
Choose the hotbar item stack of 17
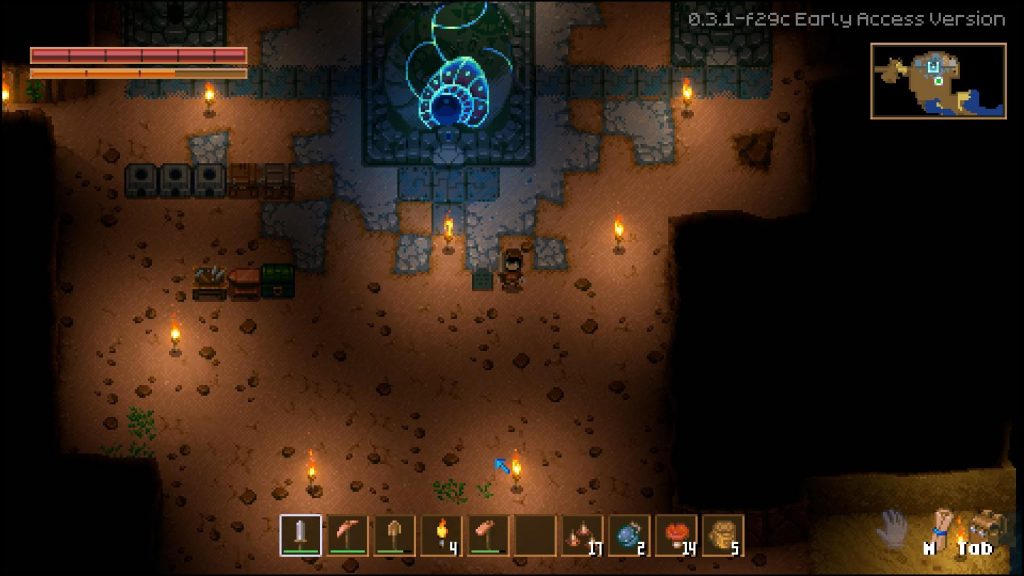pyautogui.click(x=582, y=535)
